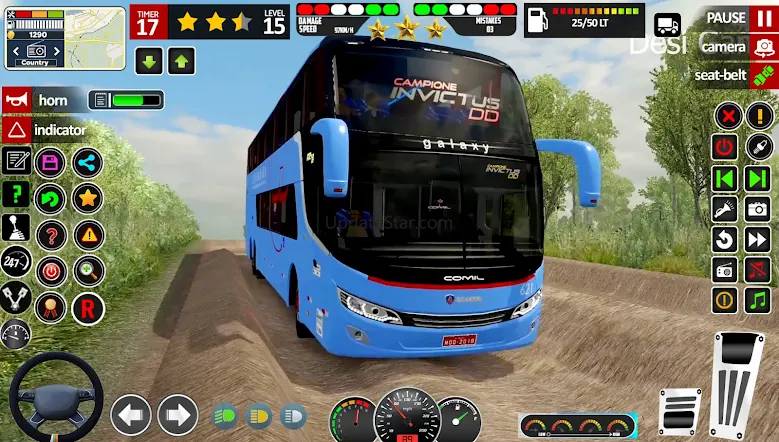This screenshot has width=779, height=442.
Task: Click the purple save disk icon
Action: (x=50, y=162)
